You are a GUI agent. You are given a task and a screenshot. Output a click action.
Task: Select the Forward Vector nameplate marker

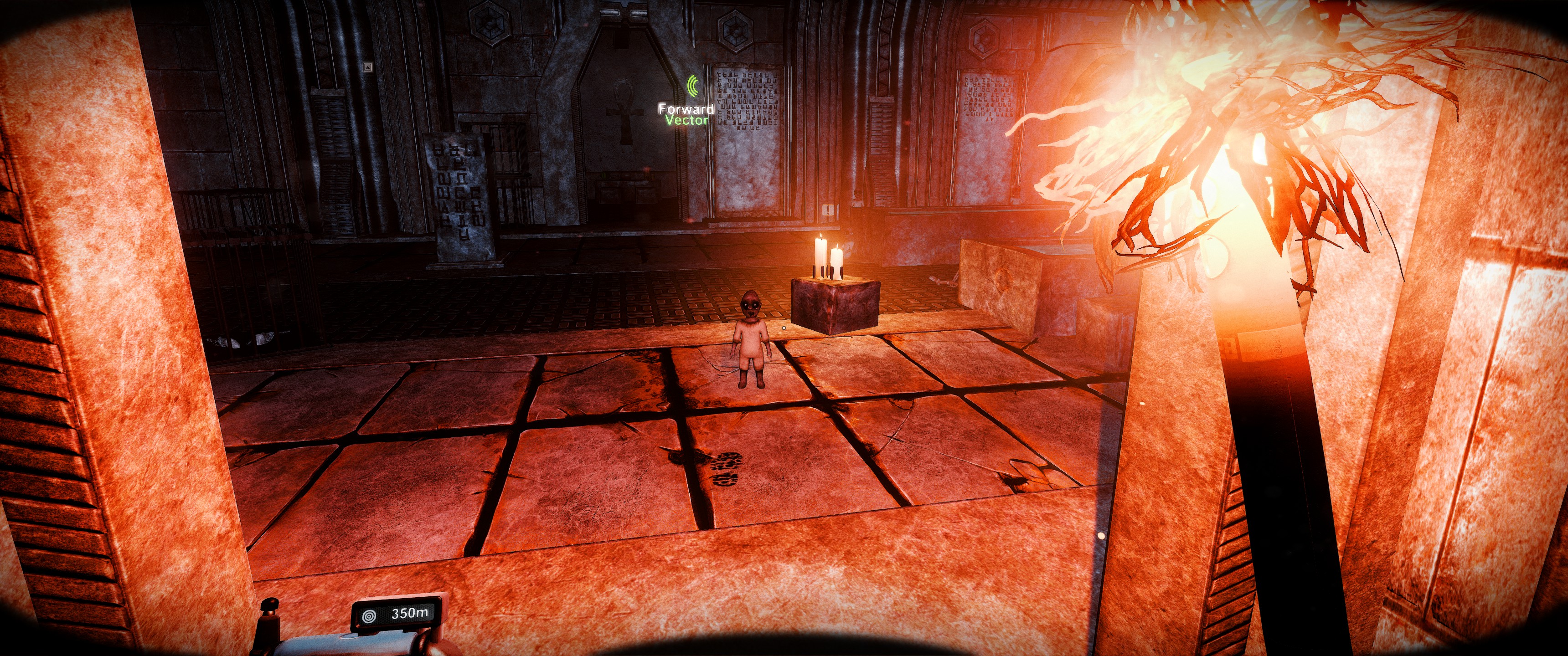point(686,114)
